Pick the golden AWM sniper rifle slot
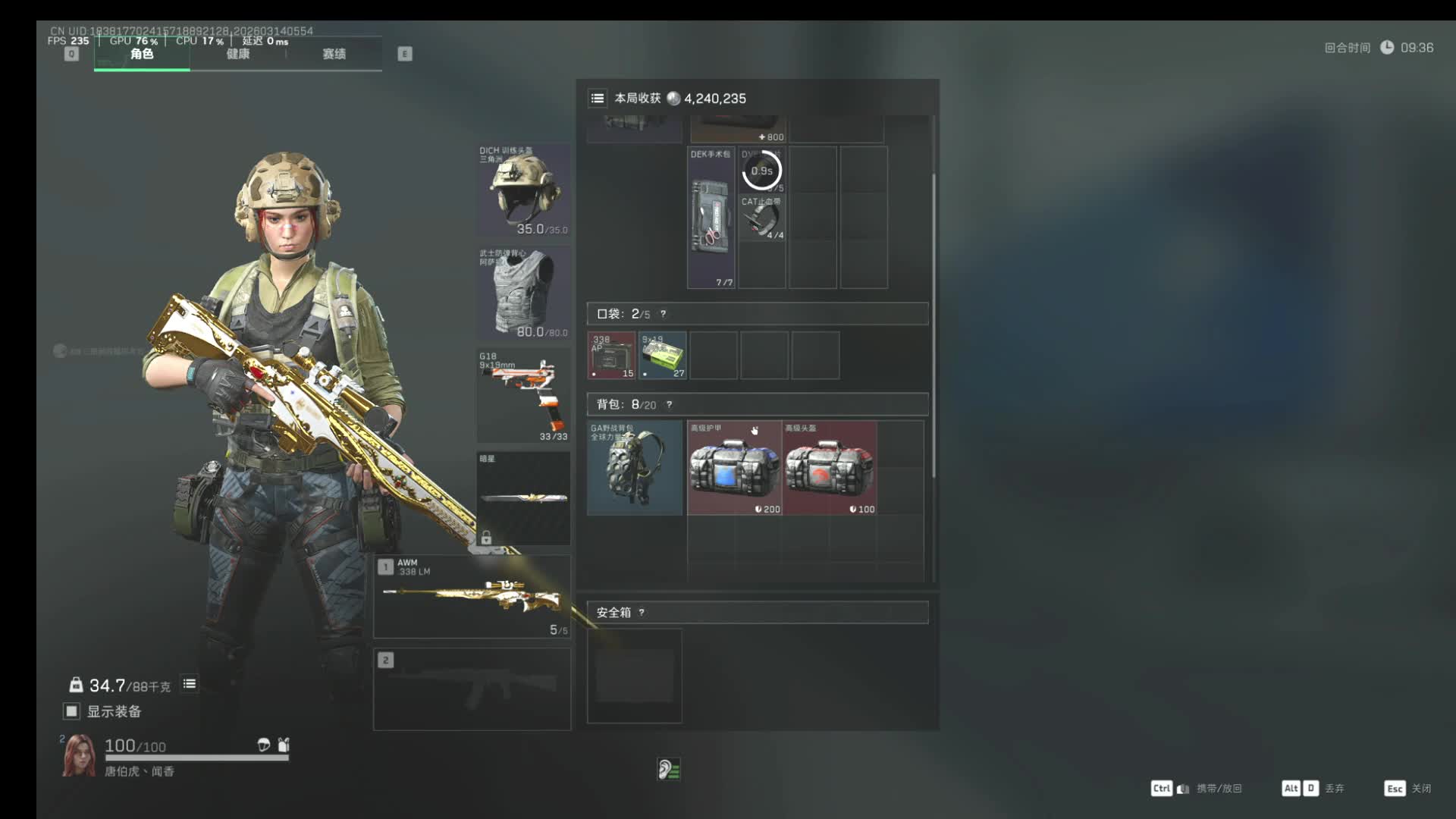Image resolution: width=1456 pixels, height=819 pixels. [x=472, y=597]
